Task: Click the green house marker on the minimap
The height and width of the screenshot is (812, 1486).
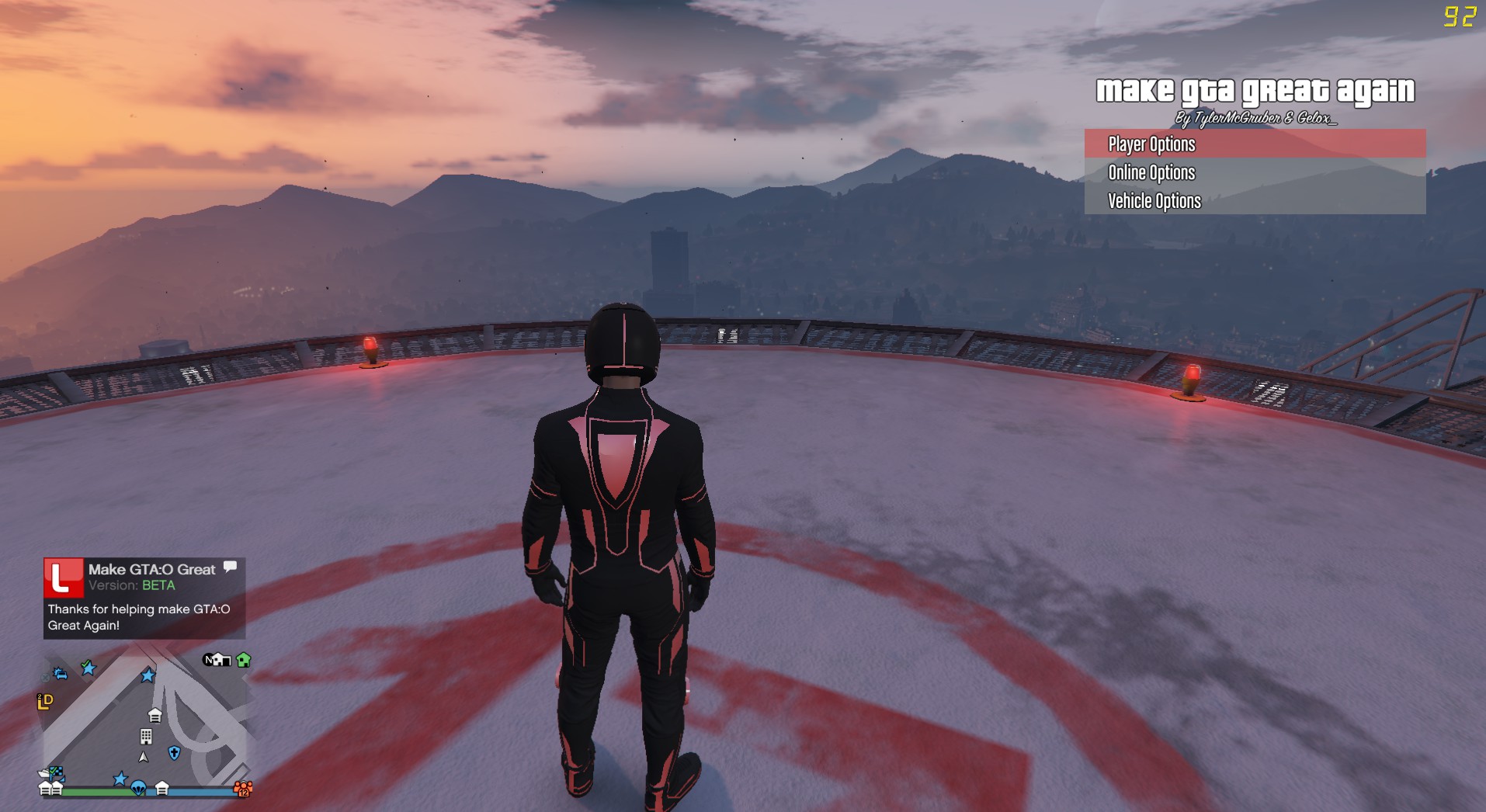Action: pos(244,661)
